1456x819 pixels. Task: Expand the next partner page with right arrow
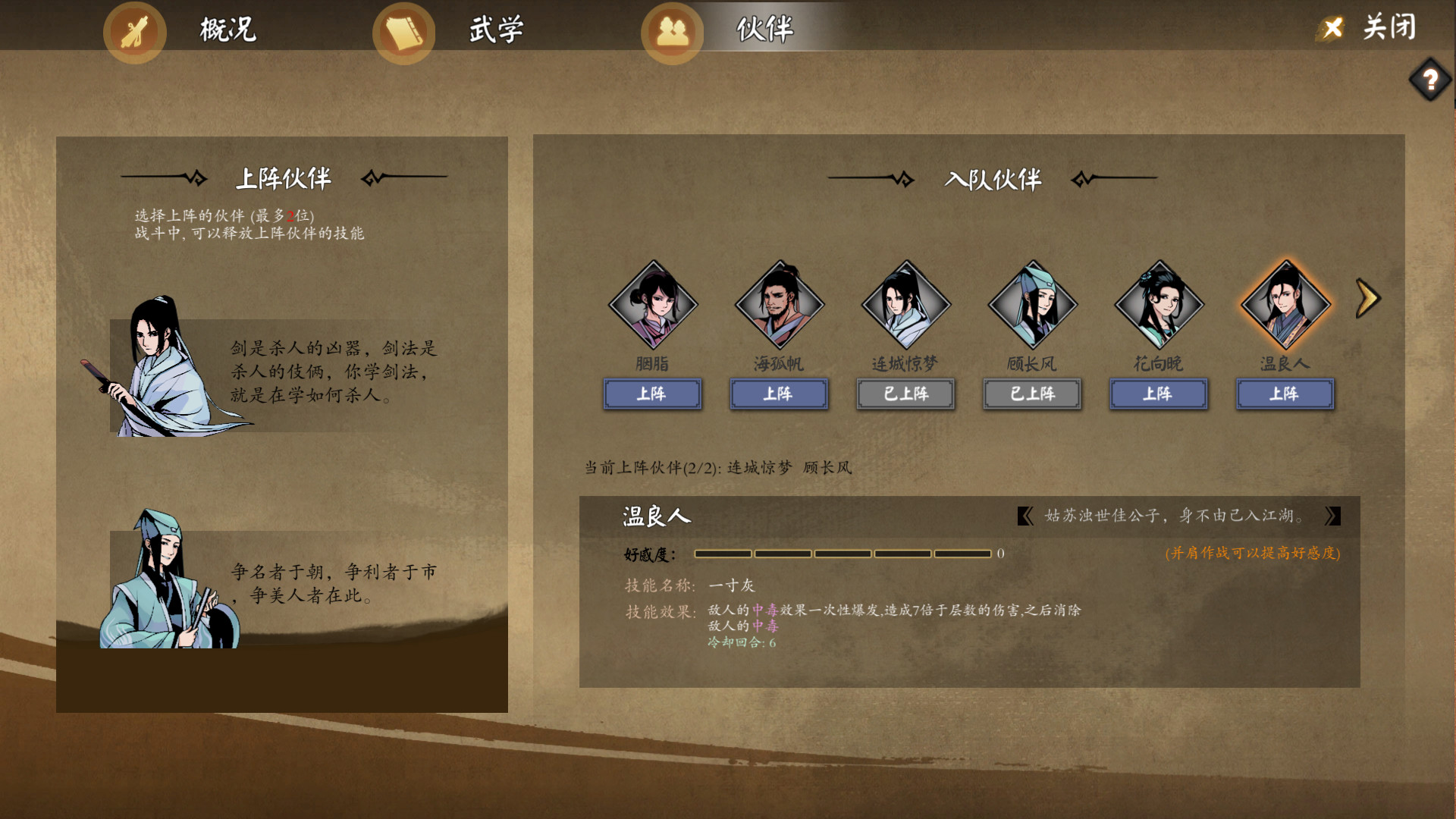[1369, 298]
